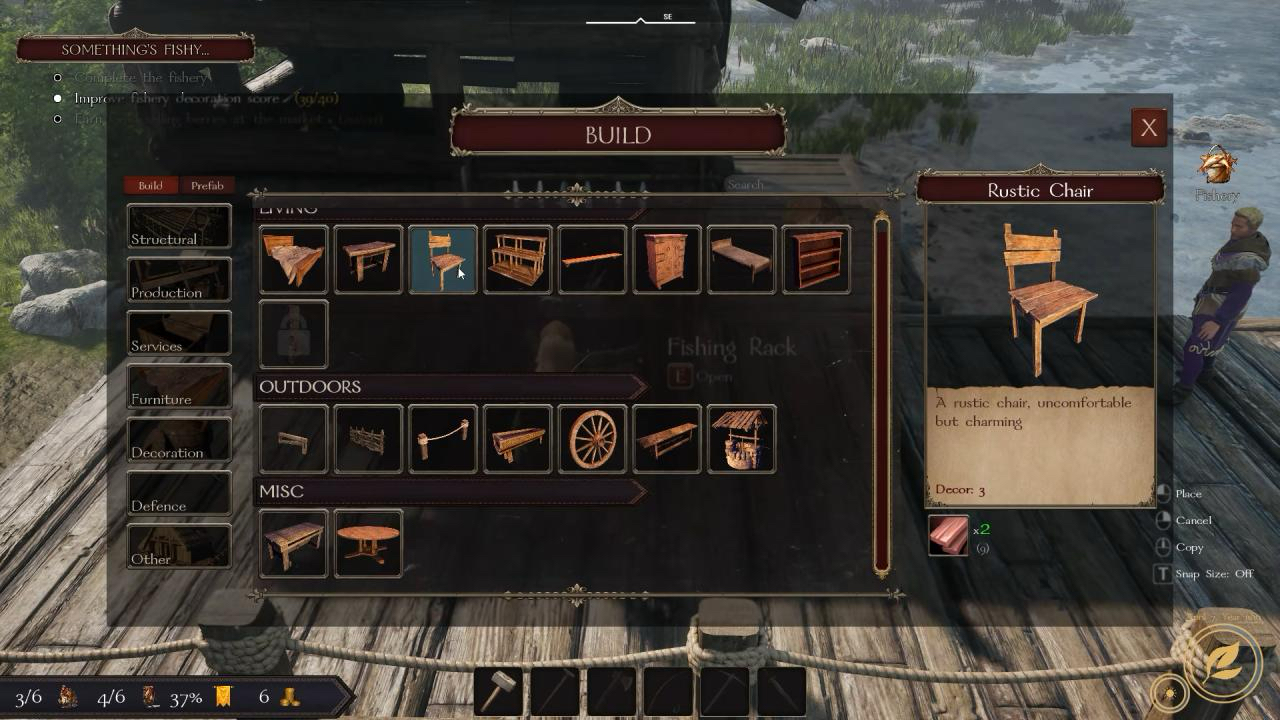Choose the wooden cabinet dresser item
This screenshot has width=1280, height=720.
(667, 260)
